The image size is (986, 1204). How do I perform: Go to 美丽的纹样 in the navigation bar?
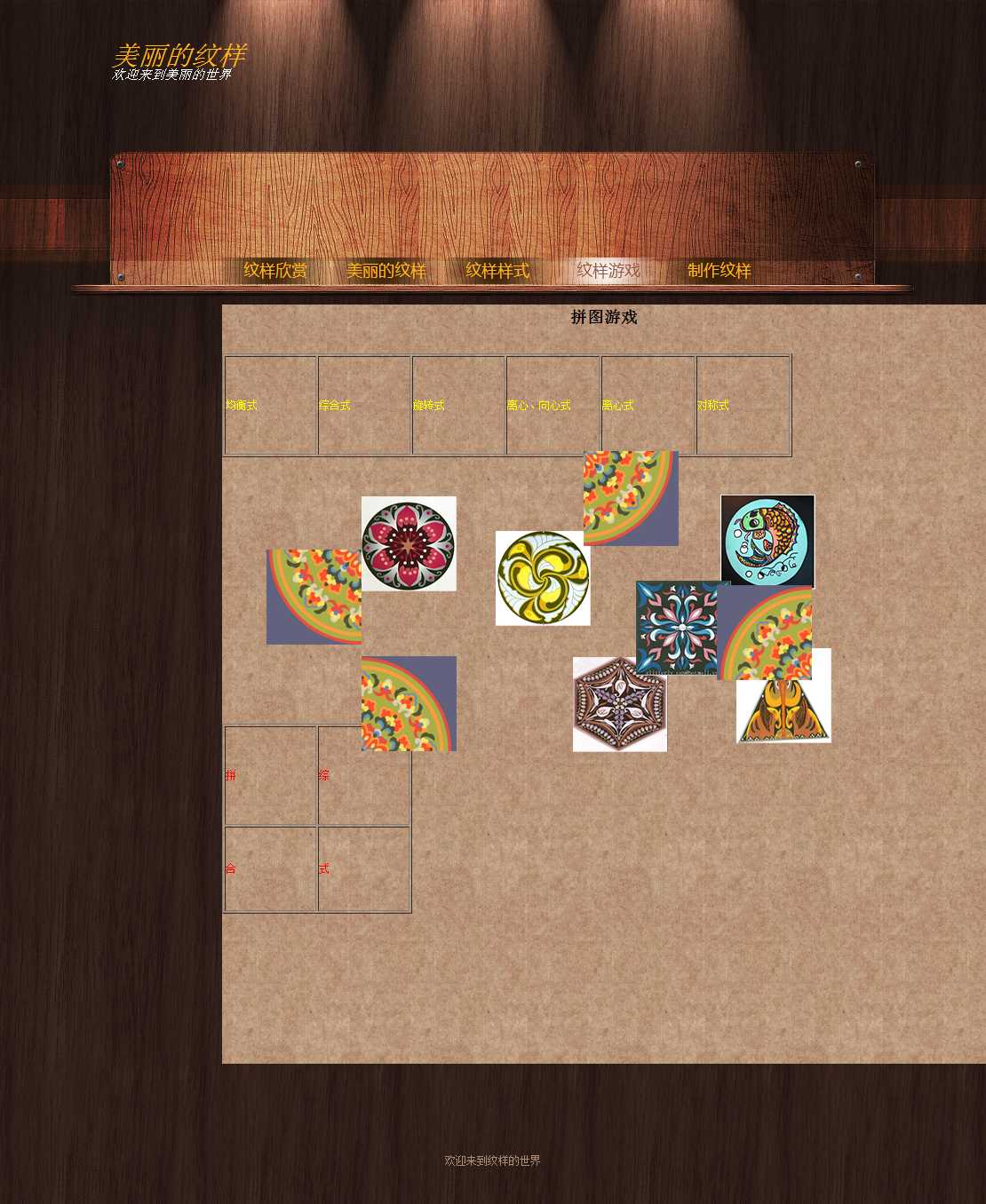pos(386,271)
